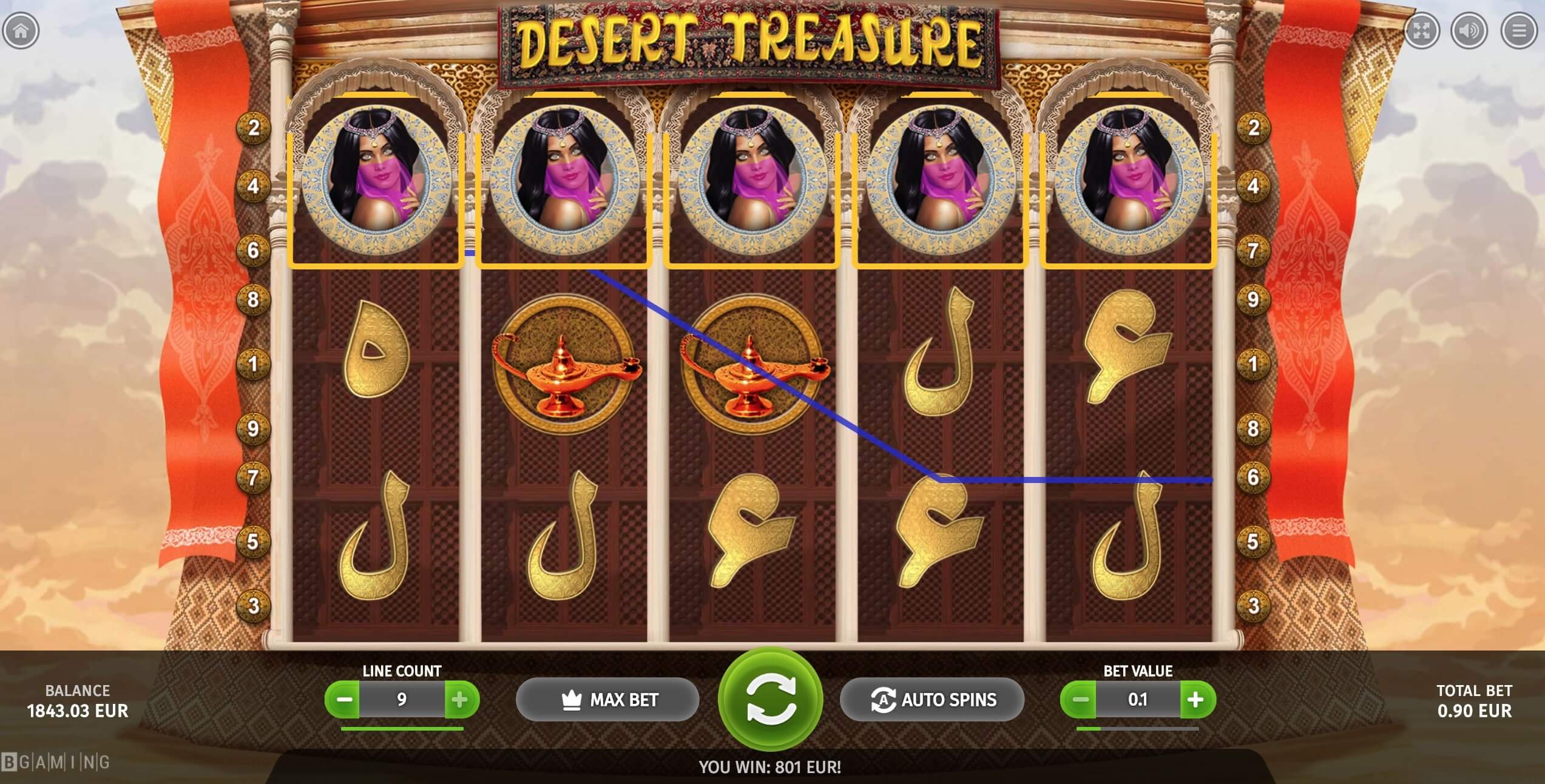Increase the line count
1545x784 pixels.
[x=460, y=700]
